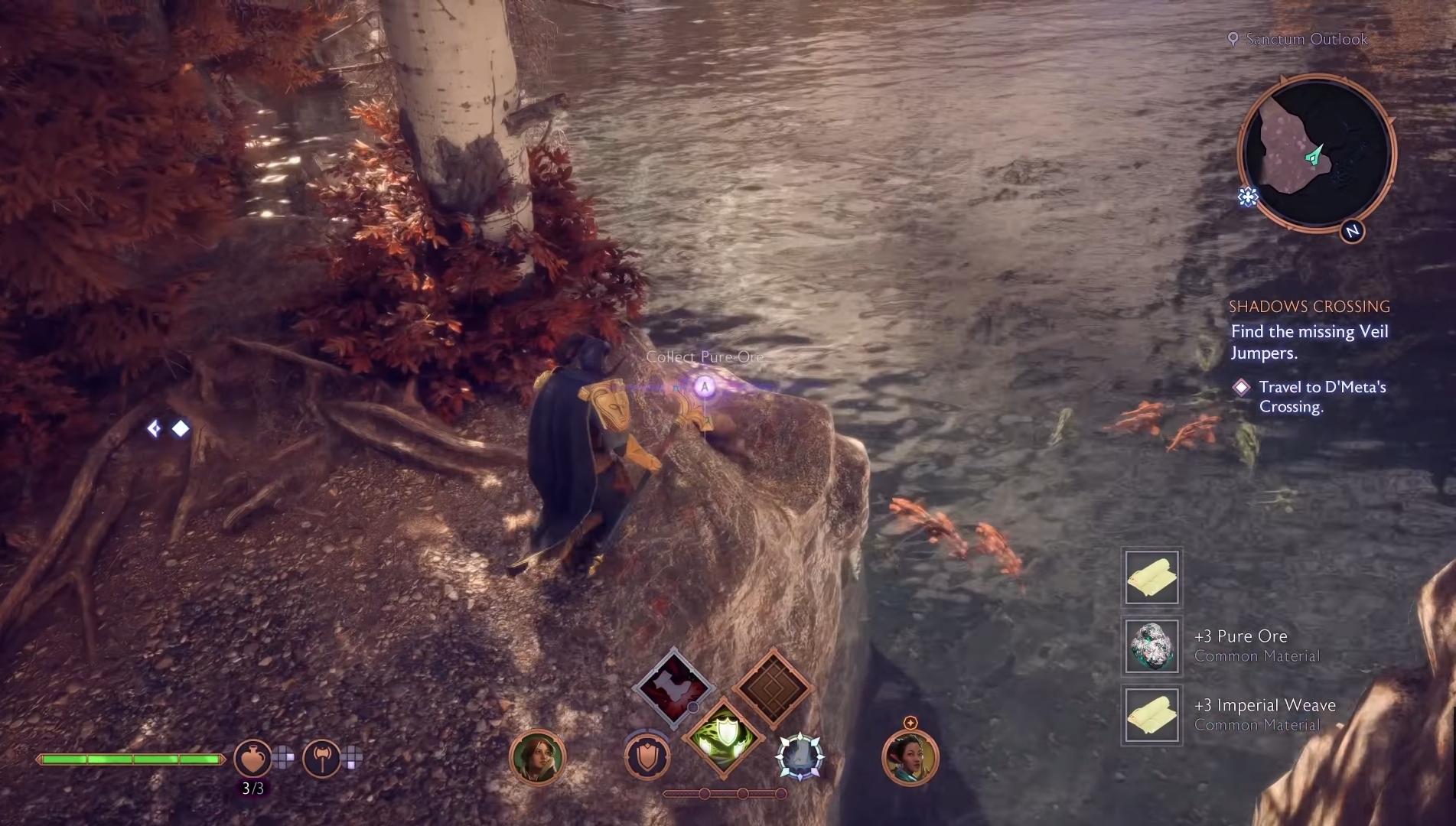The height and width of the screenshot is (826, 1456).
Task: Select the empty brown diamond ability slot
Action: (x=773, y=688)
